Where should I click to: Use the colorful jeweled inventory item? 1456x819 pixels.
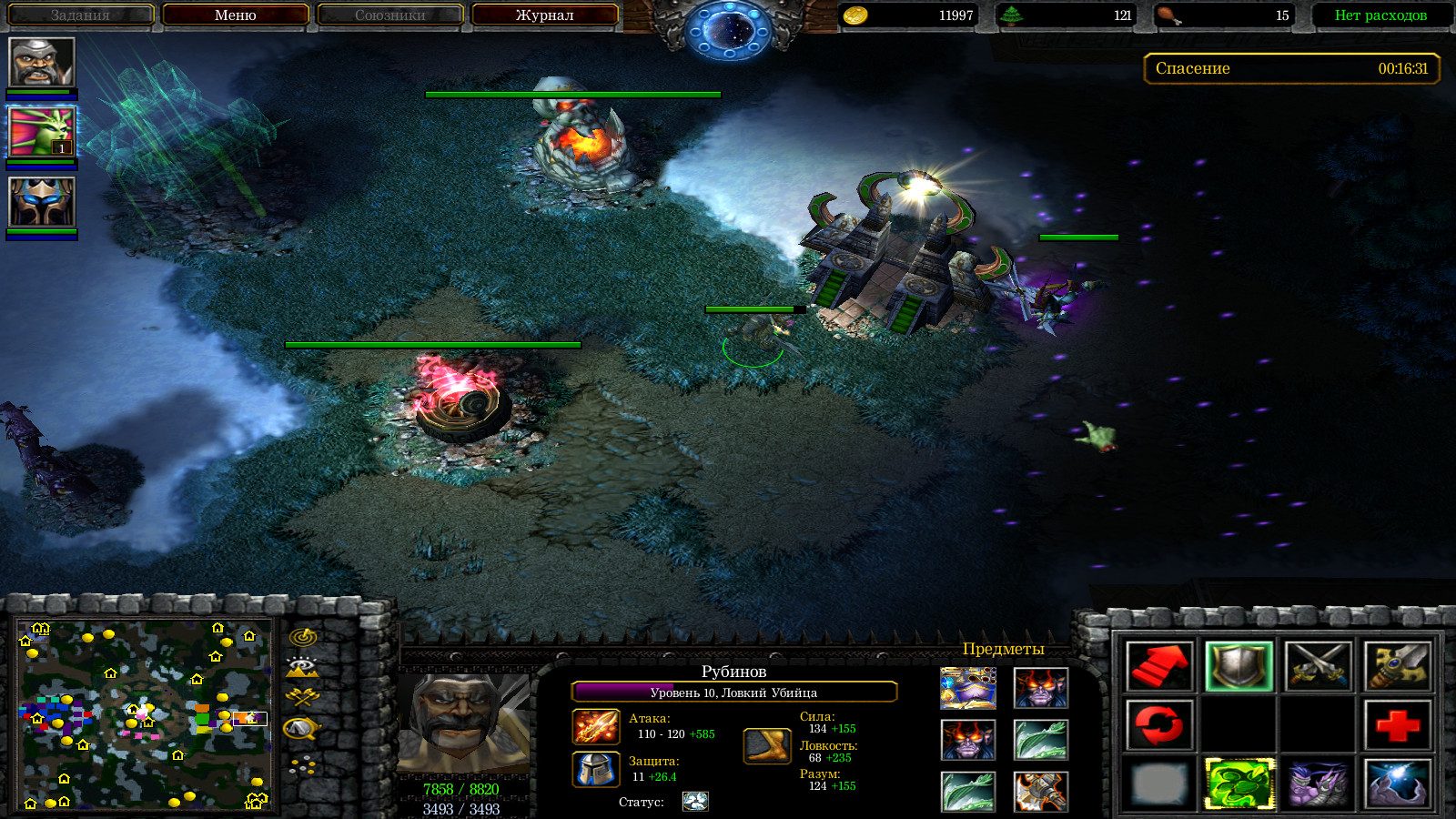[967, 688]
